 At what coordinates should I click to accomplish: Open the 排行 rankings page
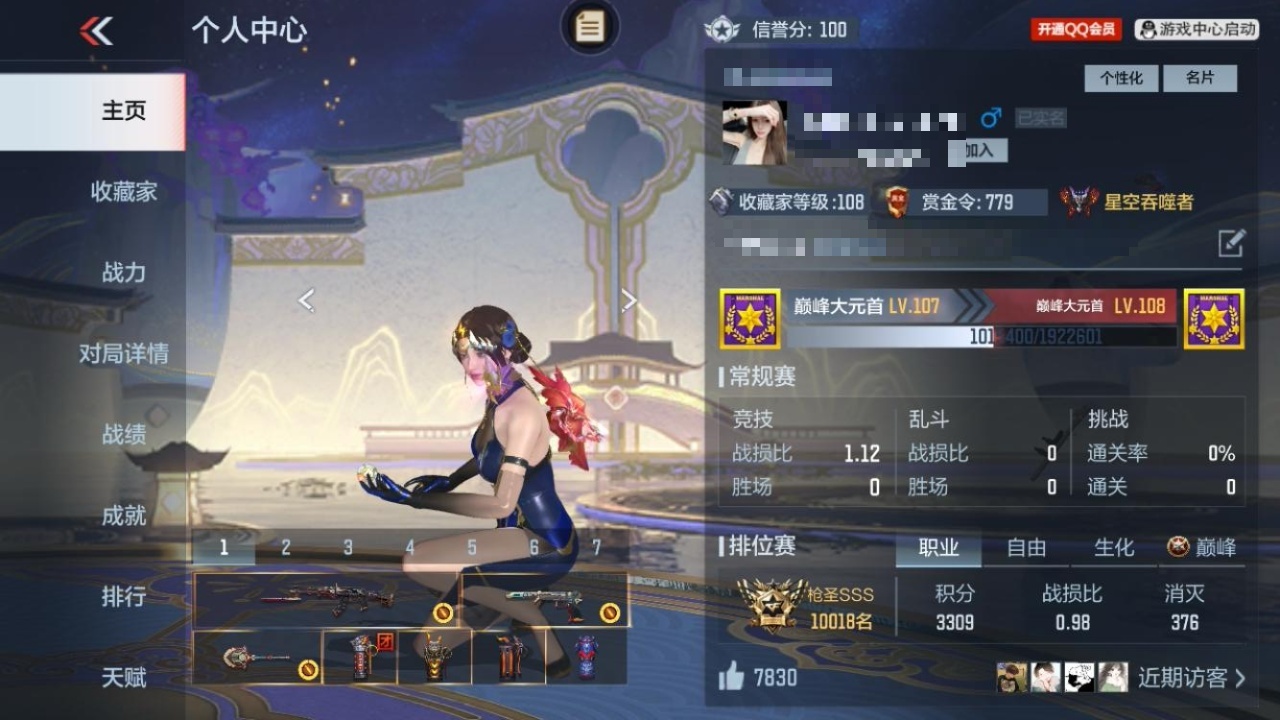click(x=123, y=597)
